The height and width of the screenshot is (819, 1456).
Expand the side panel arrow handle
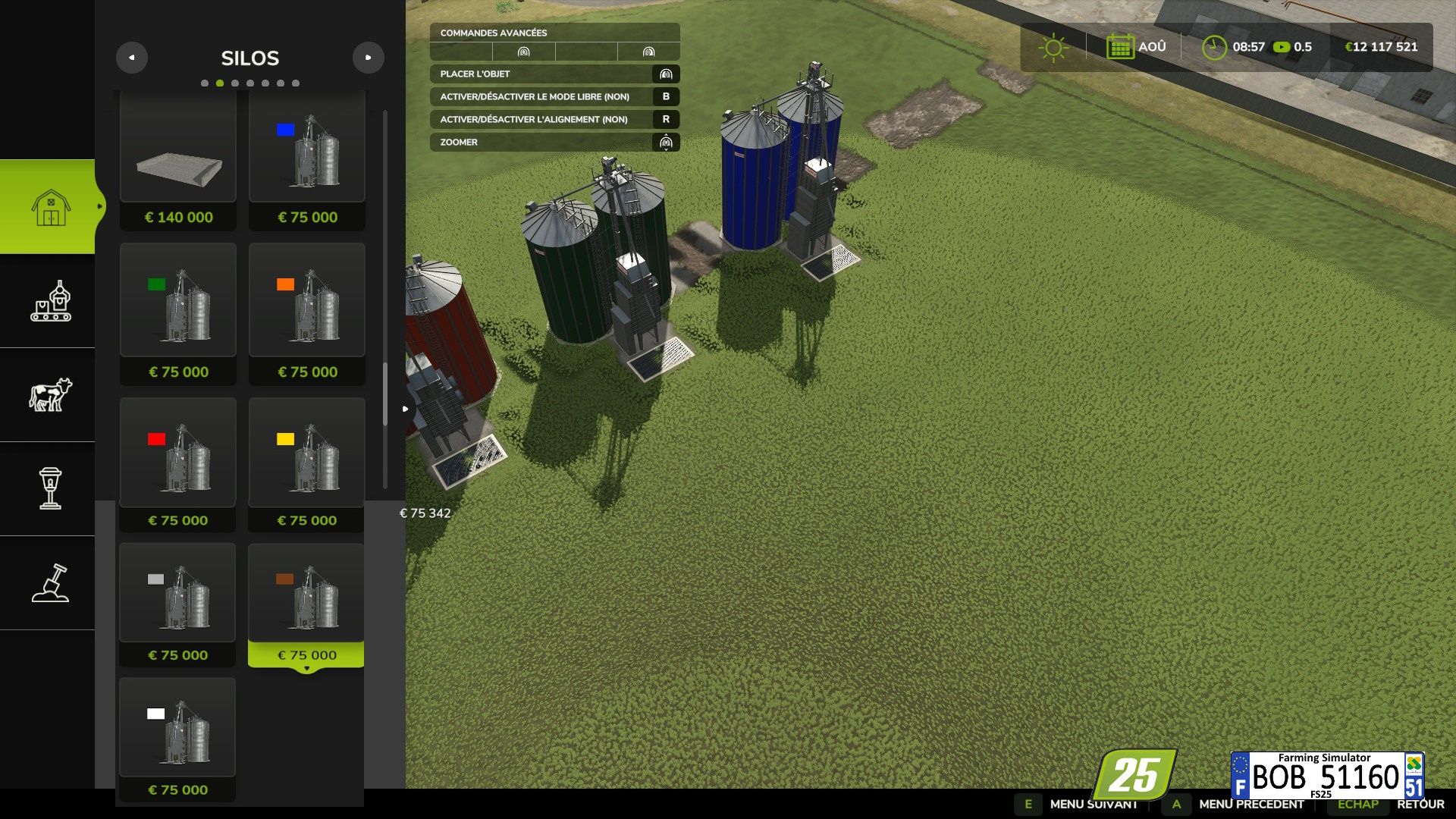pyautogui.click(x=406, y=409)
